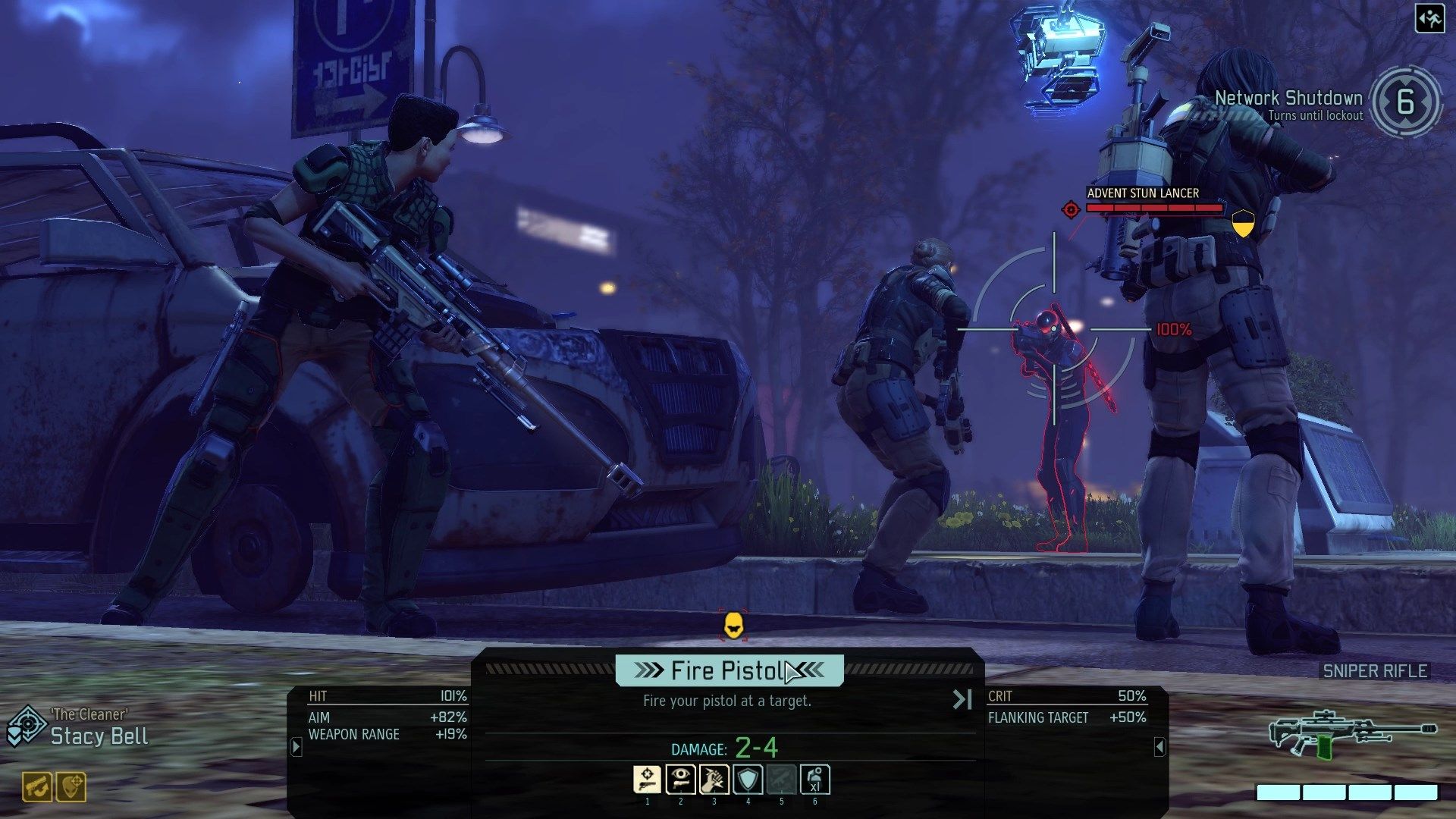Cycle to next target arrow button
This screenshot has height=819, width=1456.
(962, 699)
